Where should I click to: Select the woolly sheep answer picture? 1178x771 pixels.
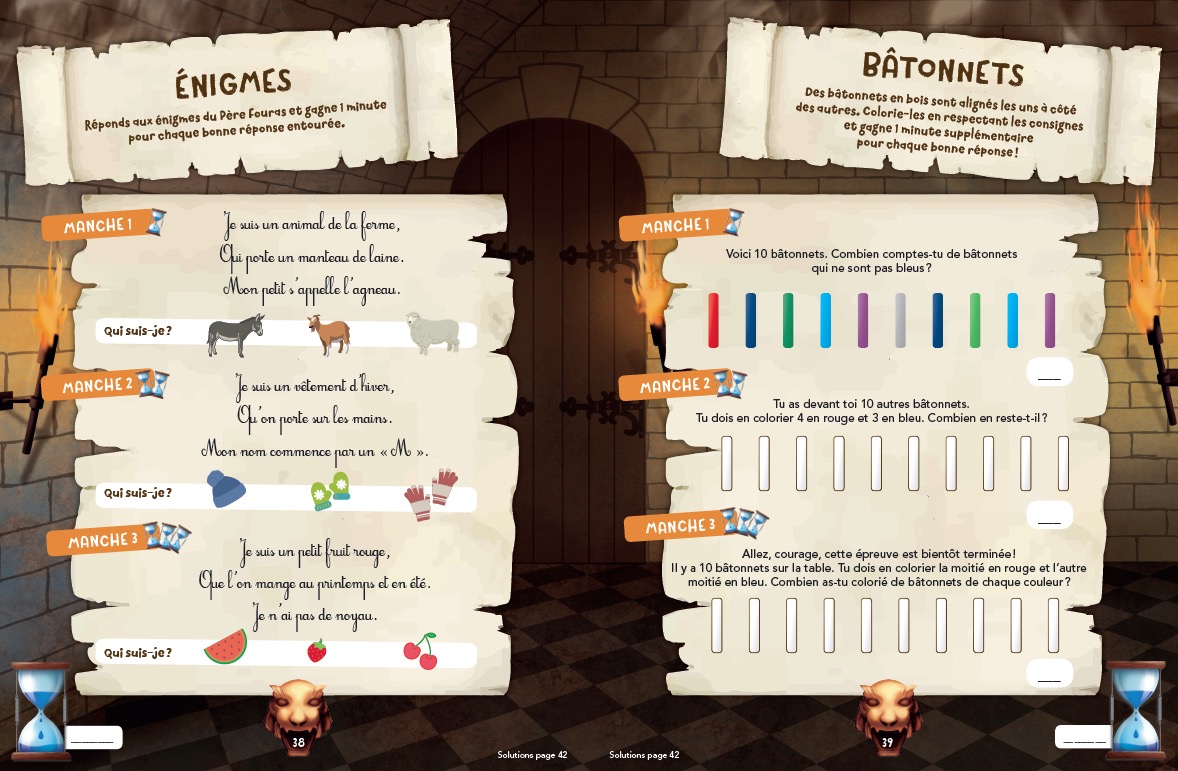coord(432,332)
